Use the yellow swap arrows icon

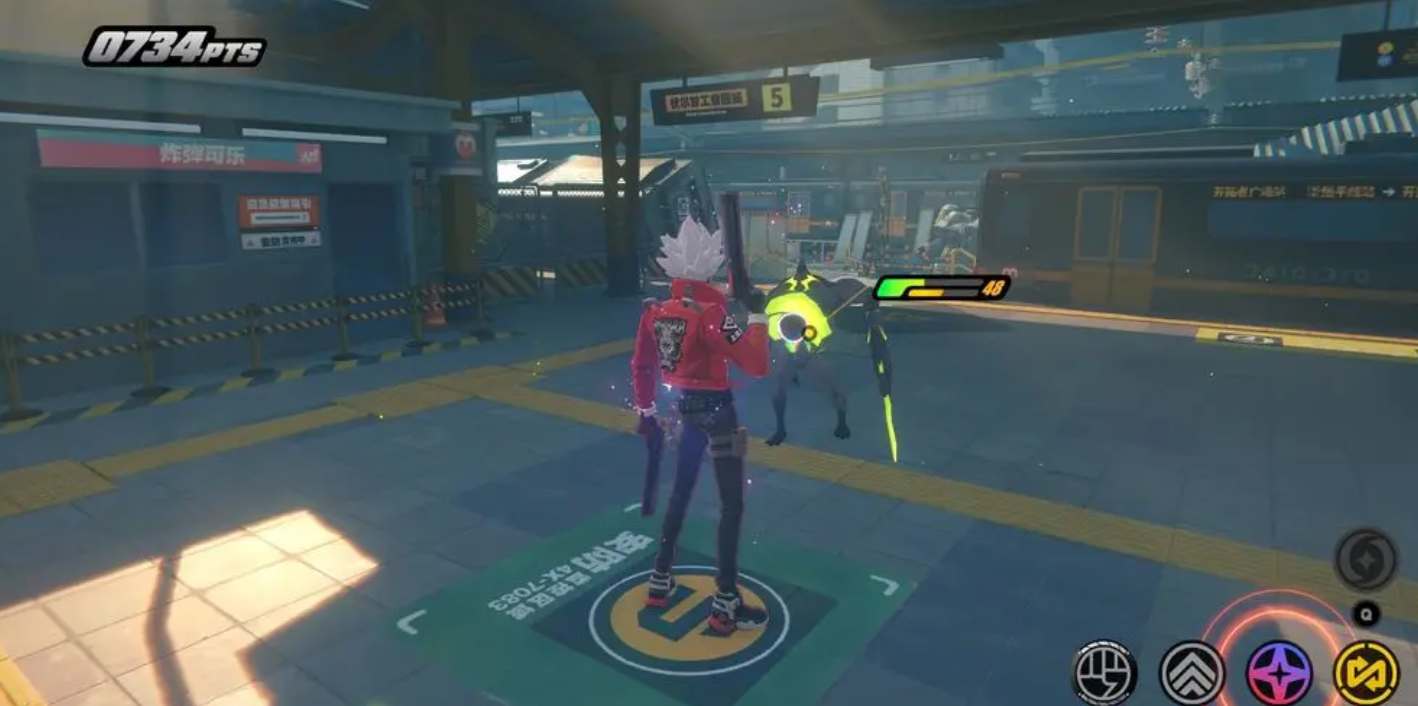pyautogui.click(x=1366, y=672)
